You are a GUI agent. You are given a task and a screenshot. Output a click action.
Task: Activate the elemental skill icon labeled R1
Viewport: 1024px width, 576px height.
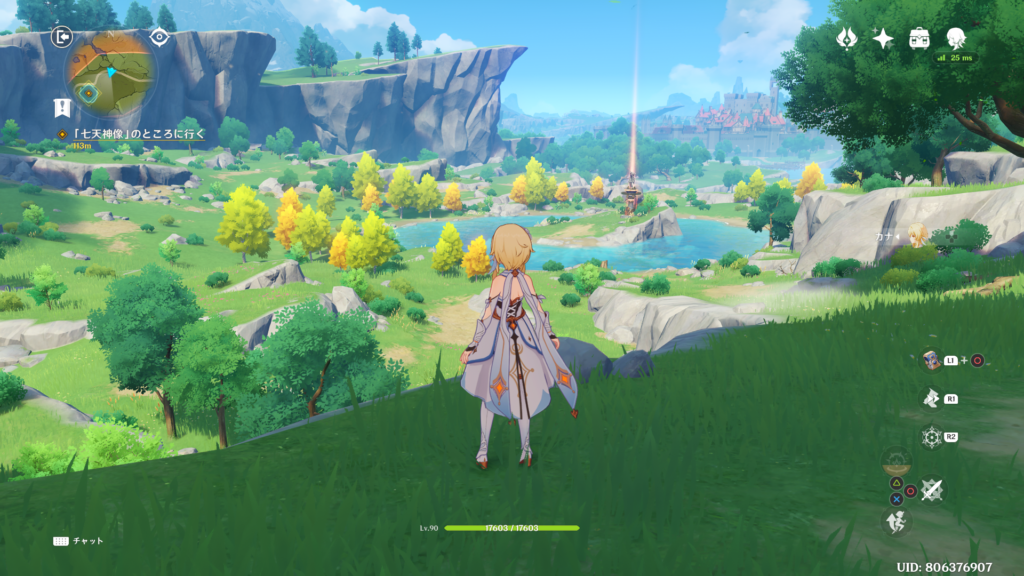932,398
